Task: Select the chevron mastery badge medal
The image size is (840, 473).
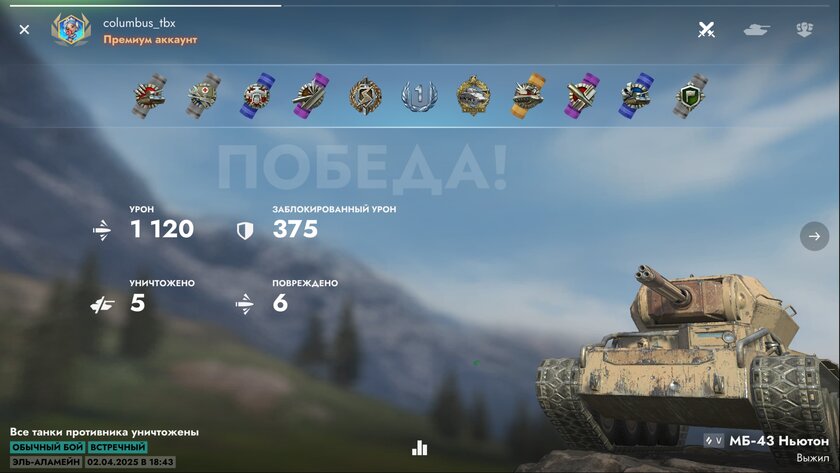Action: point(365,96)
